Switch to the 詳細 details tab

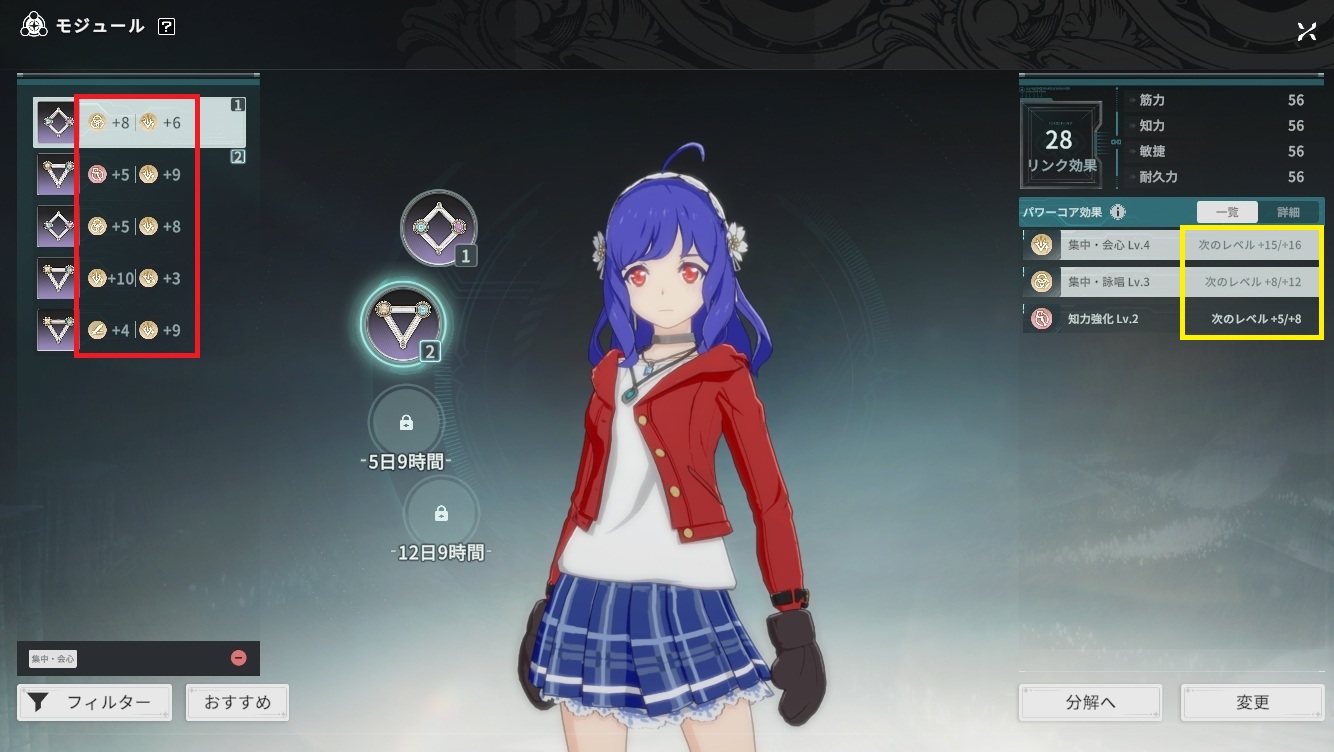pyautogui.click(x=1288, y=212)
